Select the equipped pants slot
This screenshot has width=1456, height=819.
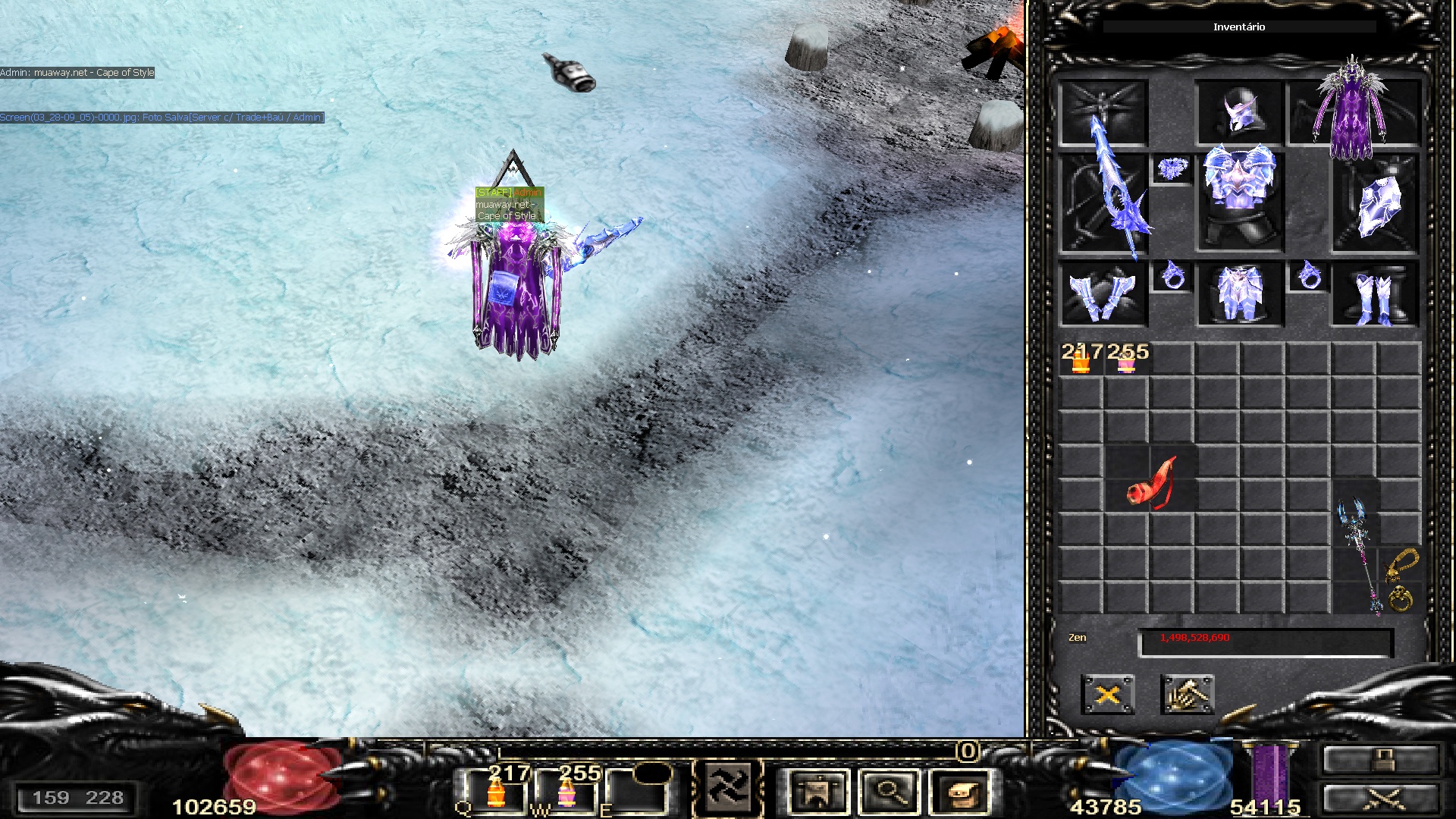click(x=1239, y=294)
